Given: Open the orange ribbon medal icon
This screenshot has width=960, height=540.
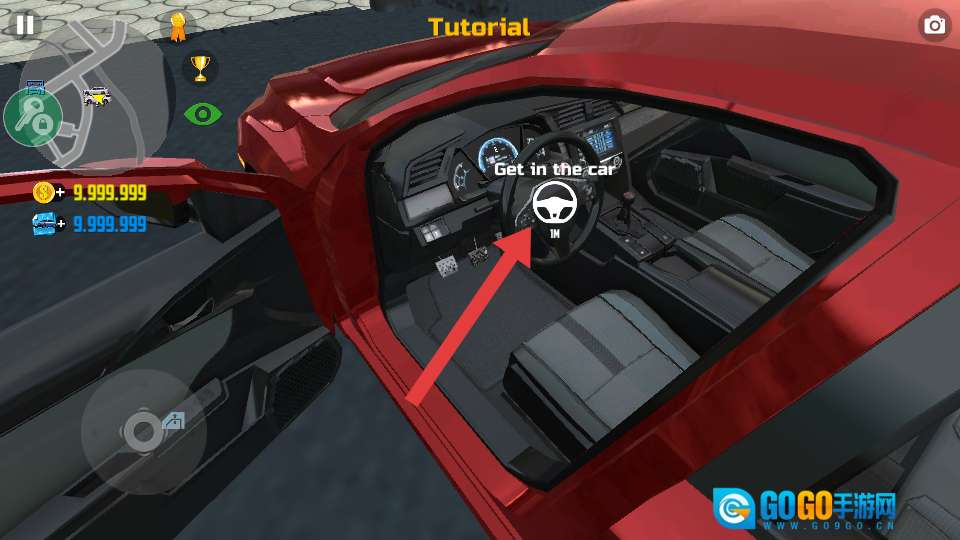Looking at the screenshot, I should click(x=178, y=27).
